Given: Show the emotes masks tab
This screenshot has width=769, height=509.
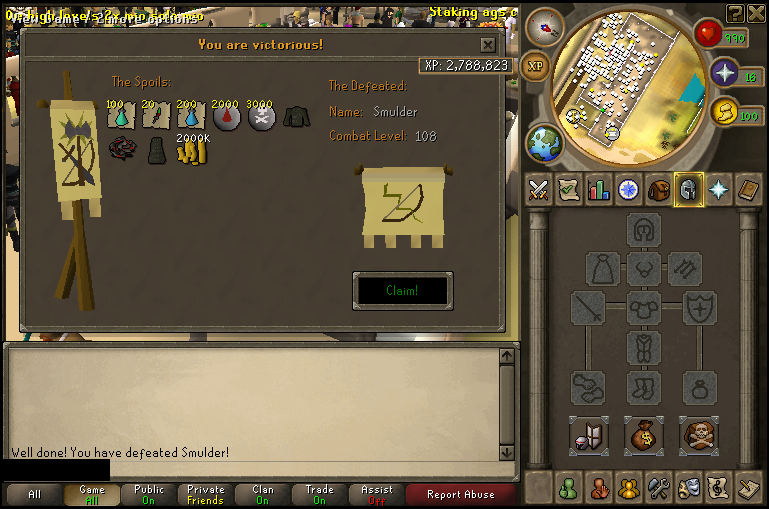Looking at the screenshot, I should [688, 488].
